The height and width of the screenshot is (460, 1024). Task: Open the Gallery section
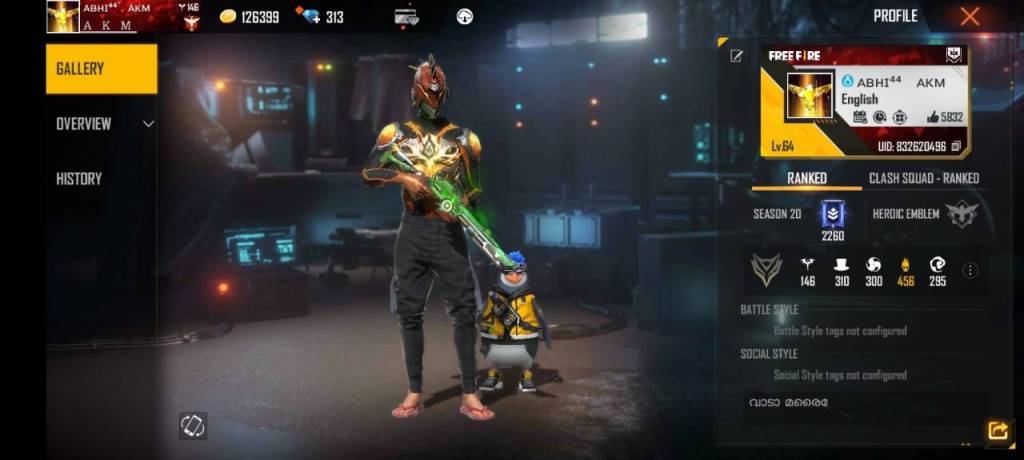point(101,69)
